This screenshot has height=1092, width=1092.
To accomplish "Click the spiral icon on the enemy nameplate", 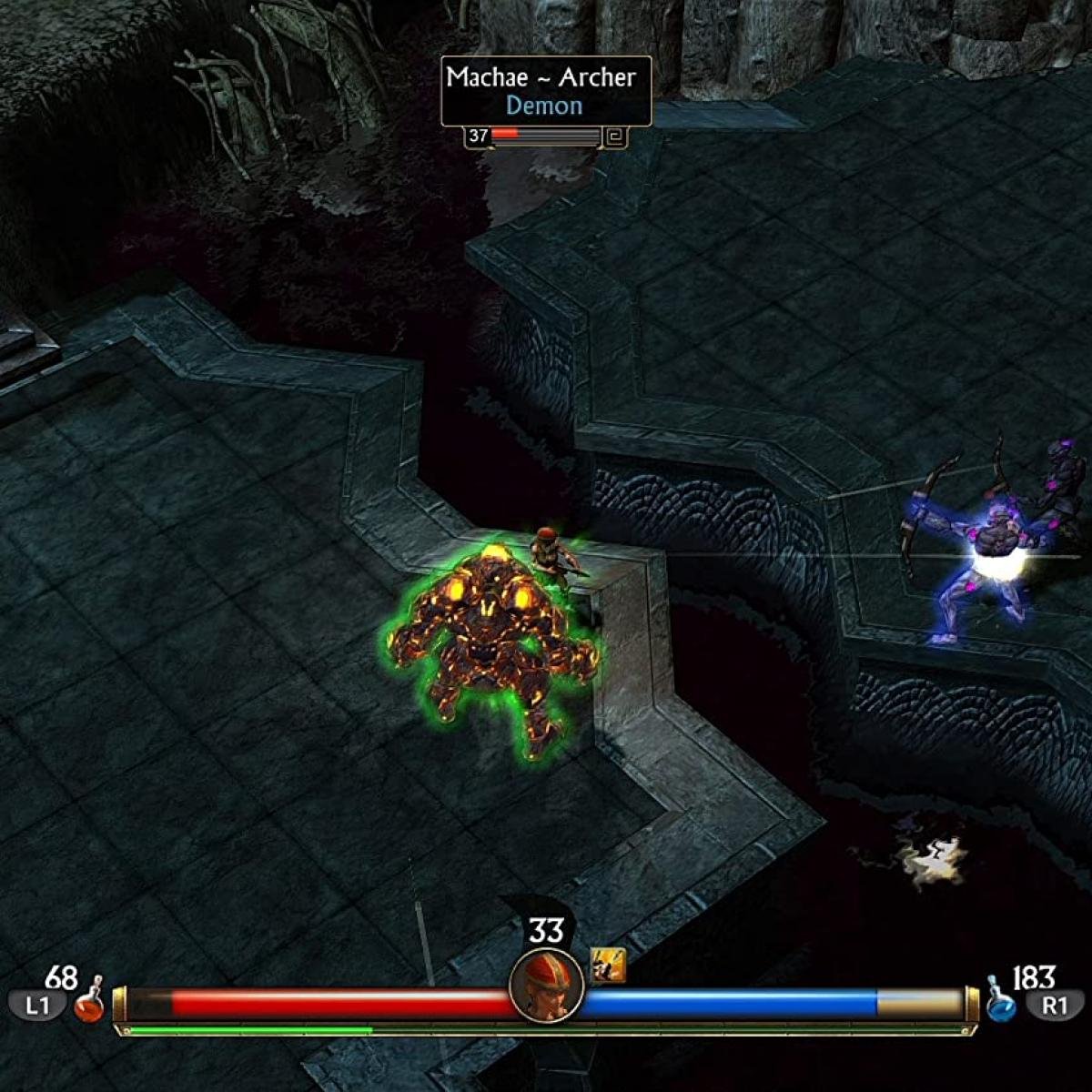I will (615, 136).
